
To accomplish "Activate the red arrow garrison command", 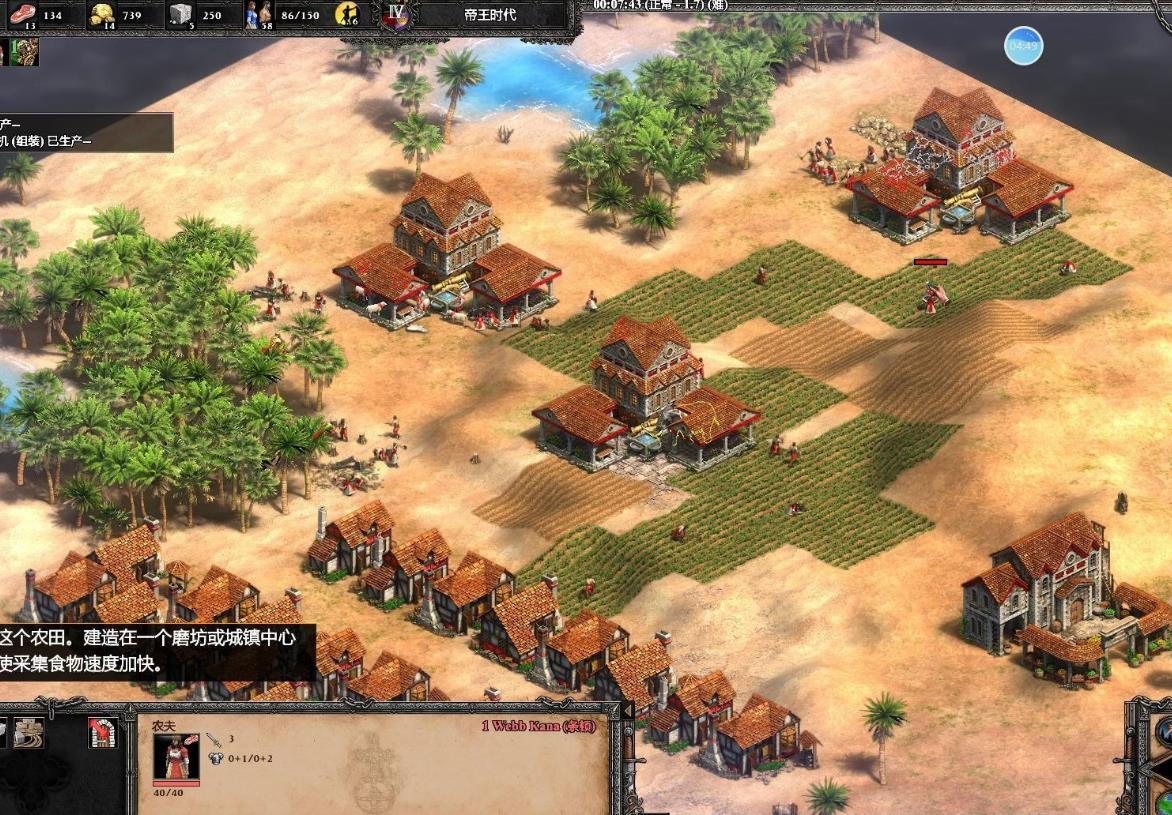I will [103, 733].
